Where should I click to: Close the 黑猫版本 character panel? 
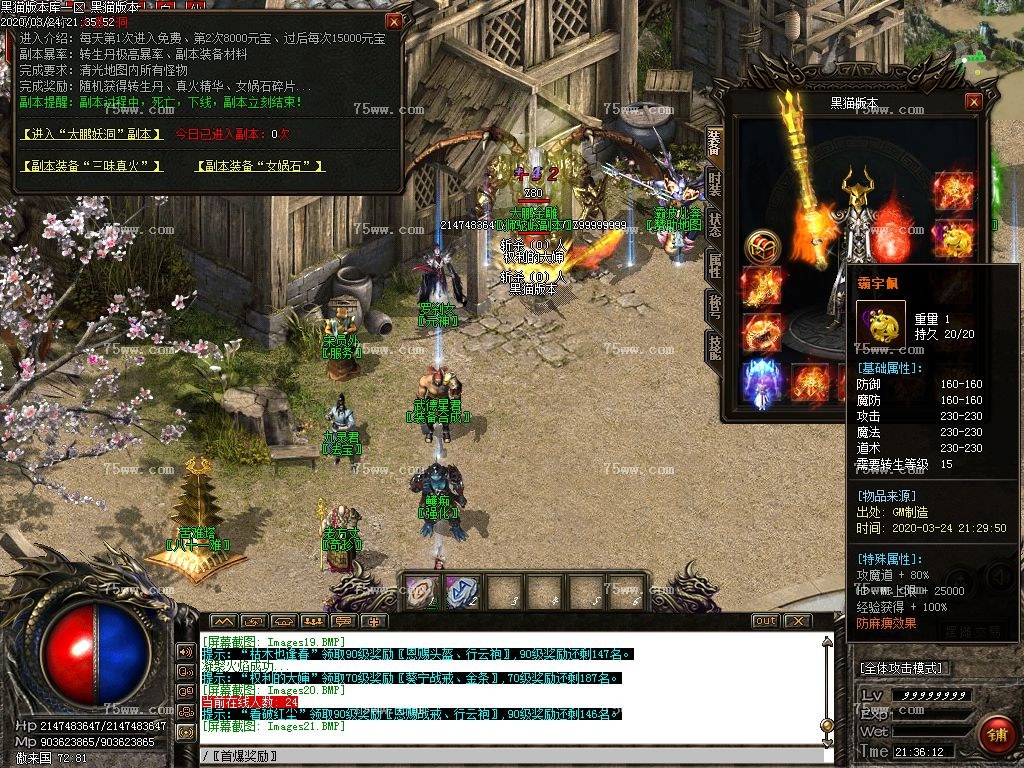[x=973, y=102]
